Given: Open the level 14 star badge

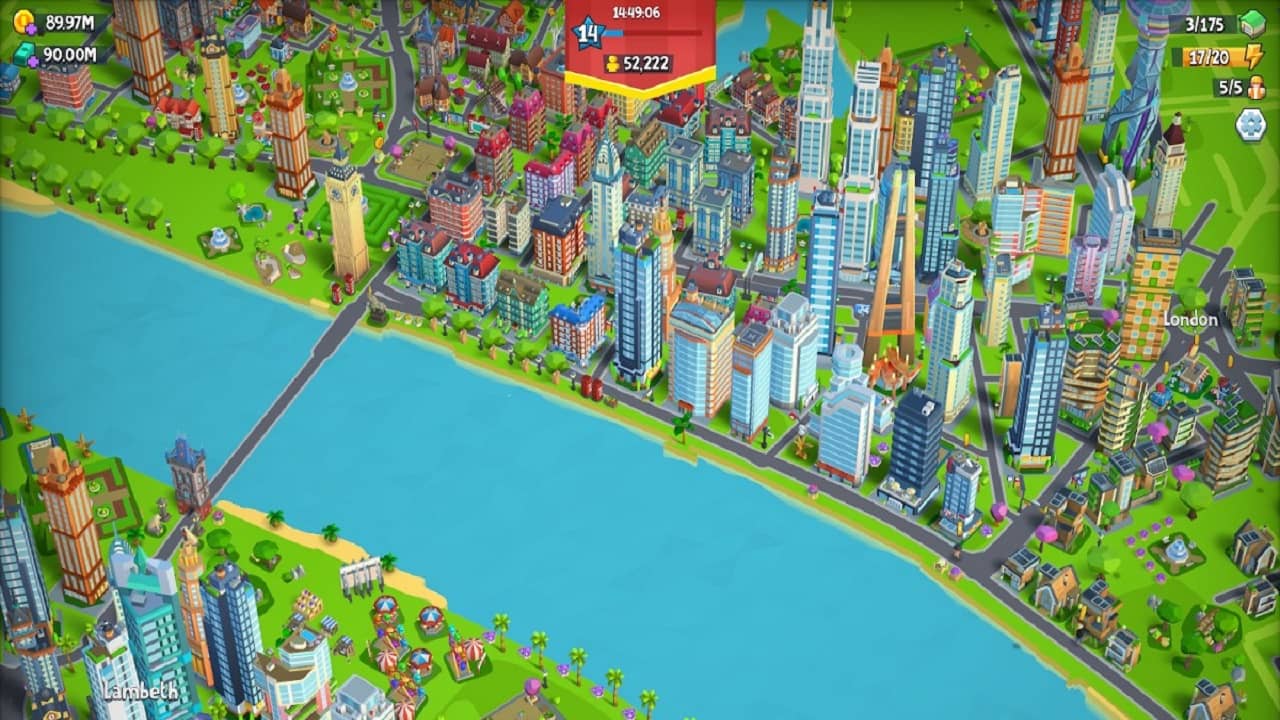Looking at the screenshot, I should click(586, 32).
